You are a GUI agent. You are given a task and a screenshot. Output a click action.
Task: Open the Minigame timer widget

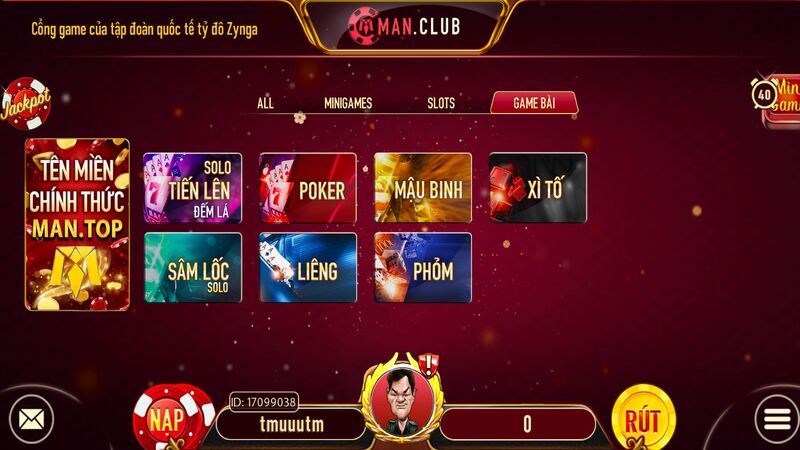776,100
